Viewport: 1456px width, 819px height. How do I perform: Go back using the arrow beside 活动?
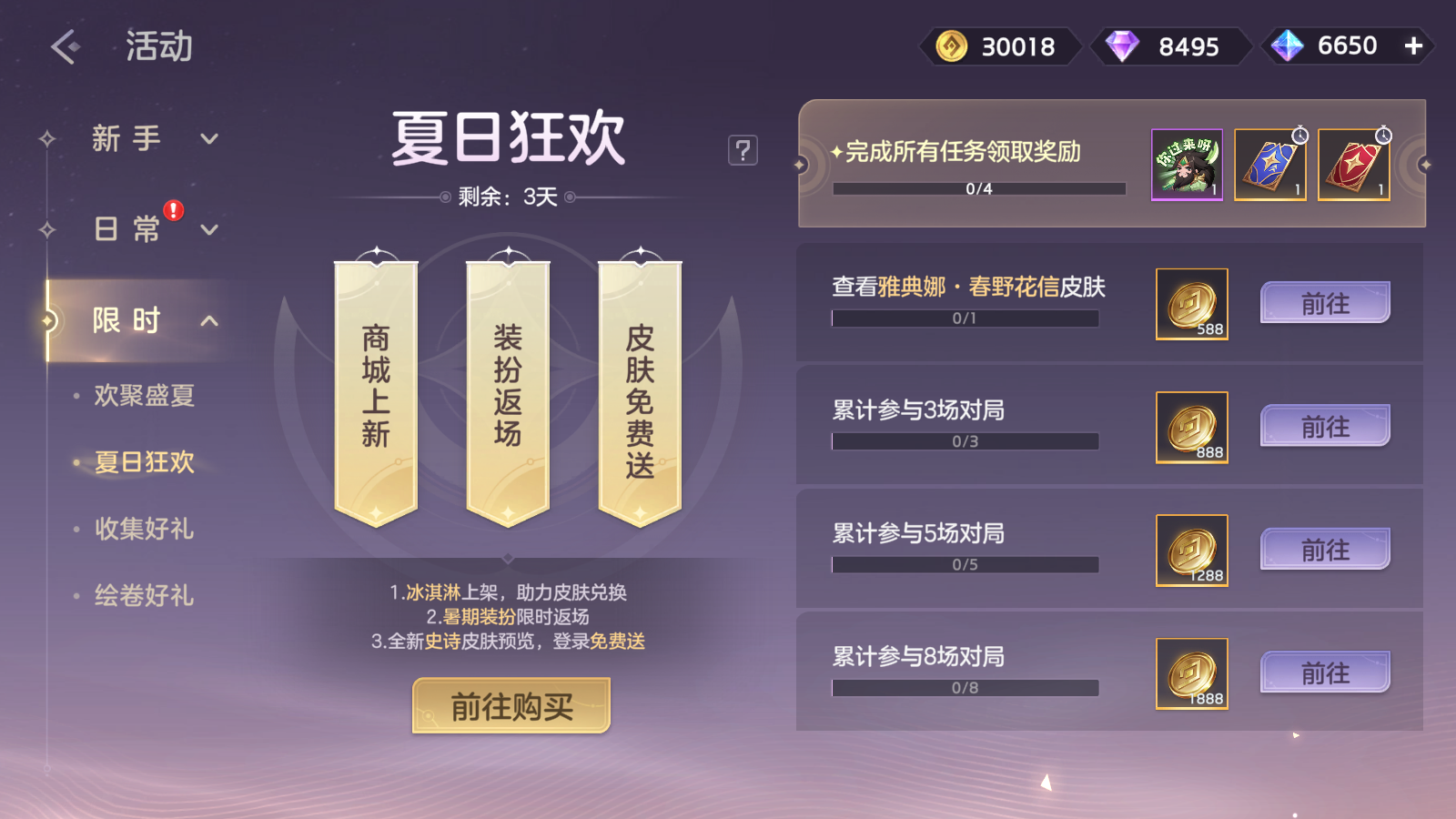[66, 46]
